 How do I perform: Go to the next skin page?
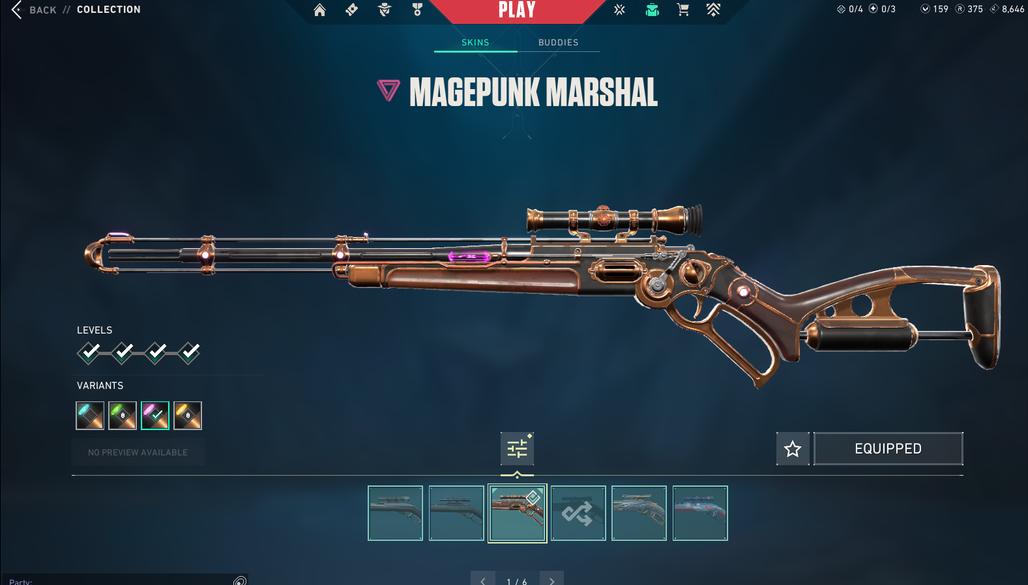pyautogui.click(x=551, y=580)
